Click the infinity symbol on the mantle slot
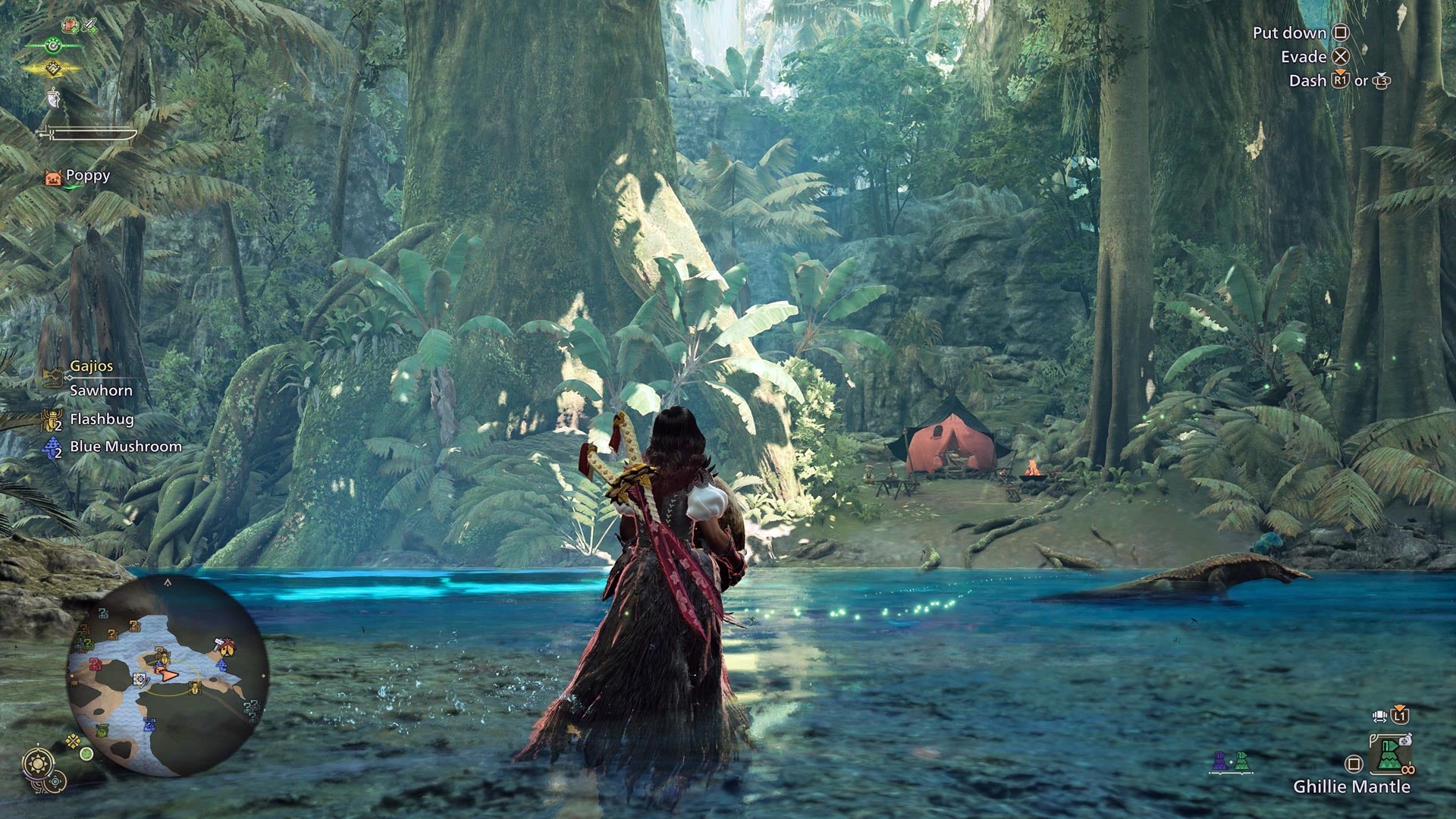The width and height of the screenshot is (1456, 819). 1407,769
